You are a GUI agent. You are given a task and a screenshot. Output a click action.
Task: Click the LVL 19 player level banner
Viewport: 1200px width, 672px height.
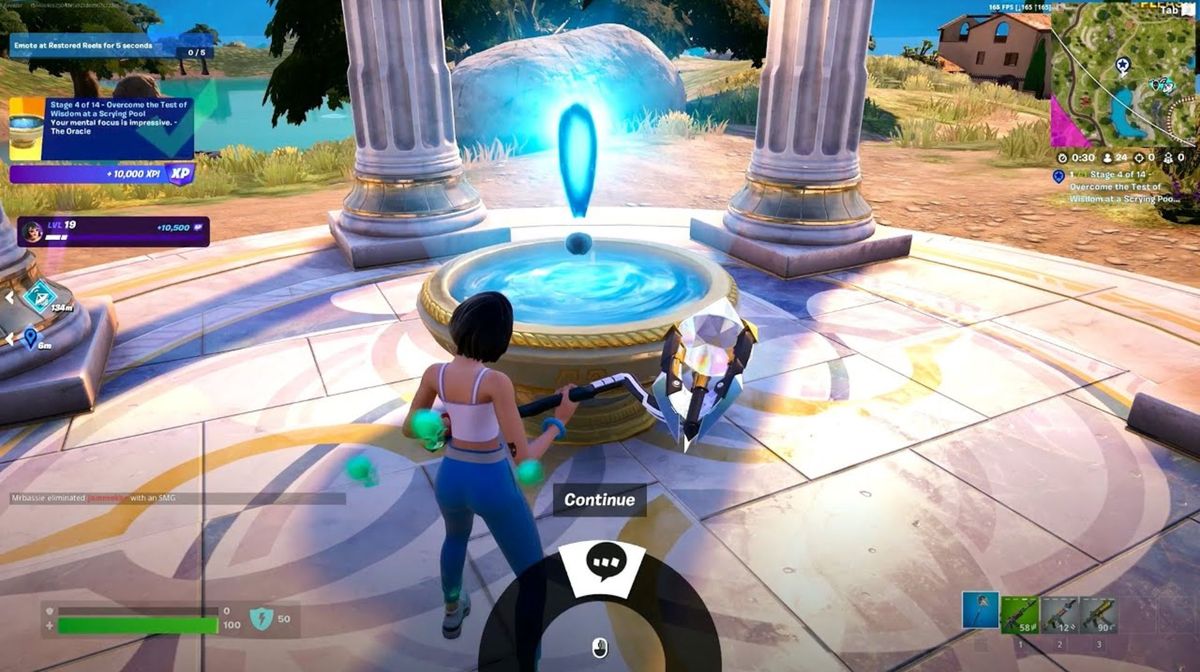click(x=112, y=230)
